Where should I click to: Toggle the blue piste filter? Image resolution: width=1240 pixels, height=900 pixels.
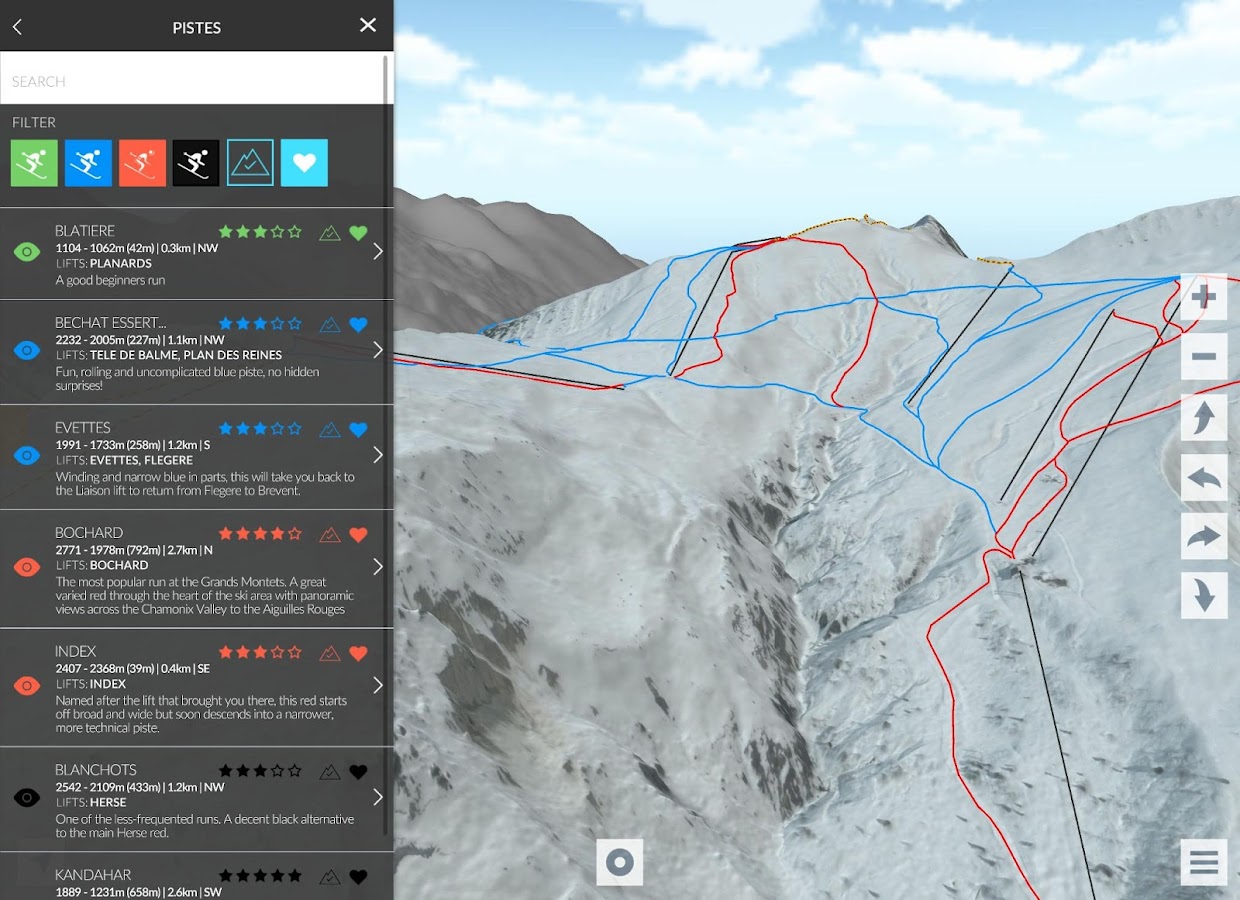point(88,162)
